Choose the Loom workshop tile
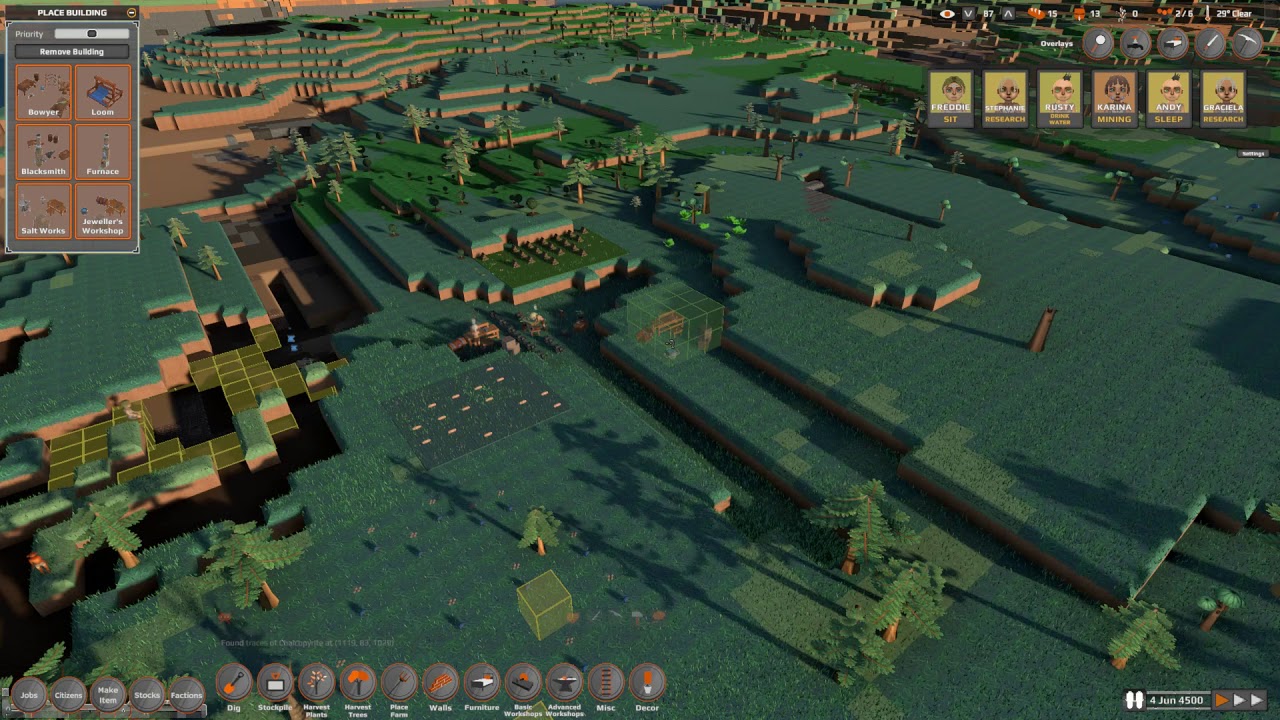 102,92
